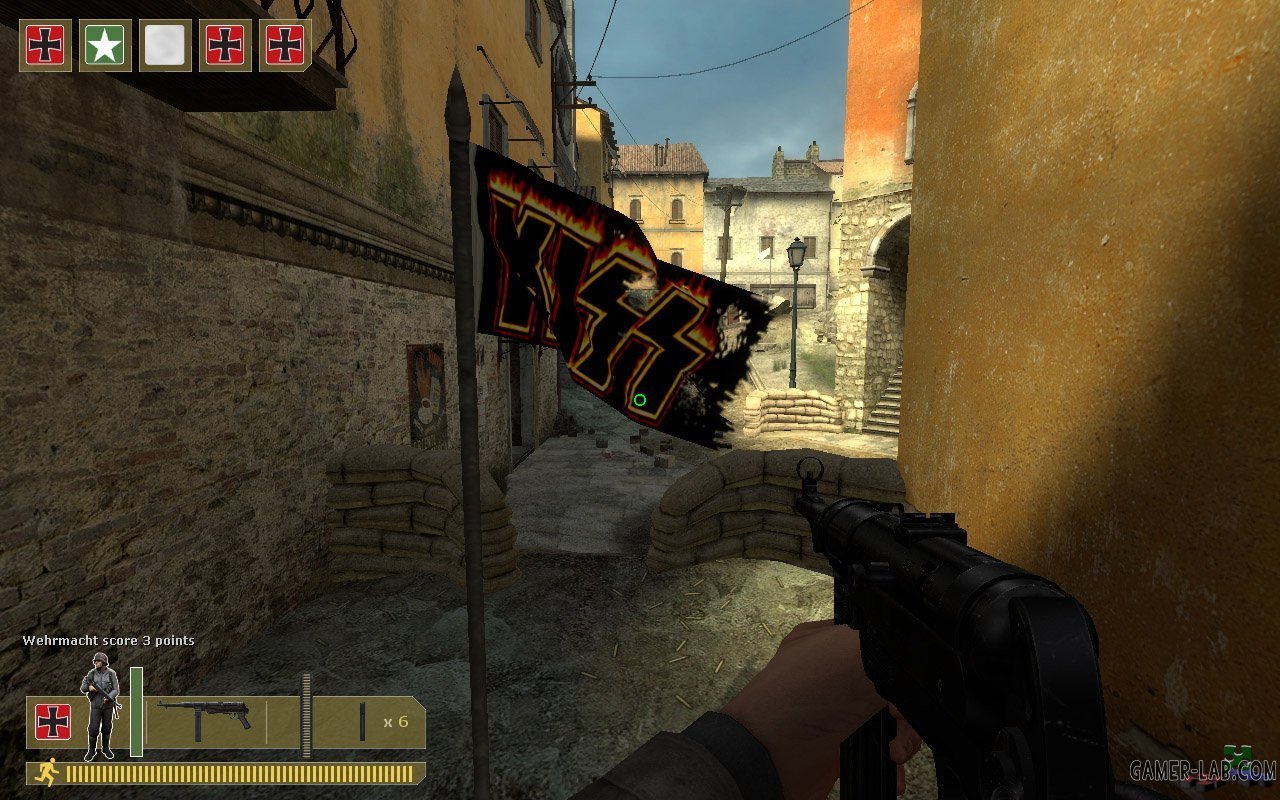The height and width of the screenshot is (800, 1280).
Task: Click the Wehrmacht soldier figure portrait
Action: (x=100, y=705)
